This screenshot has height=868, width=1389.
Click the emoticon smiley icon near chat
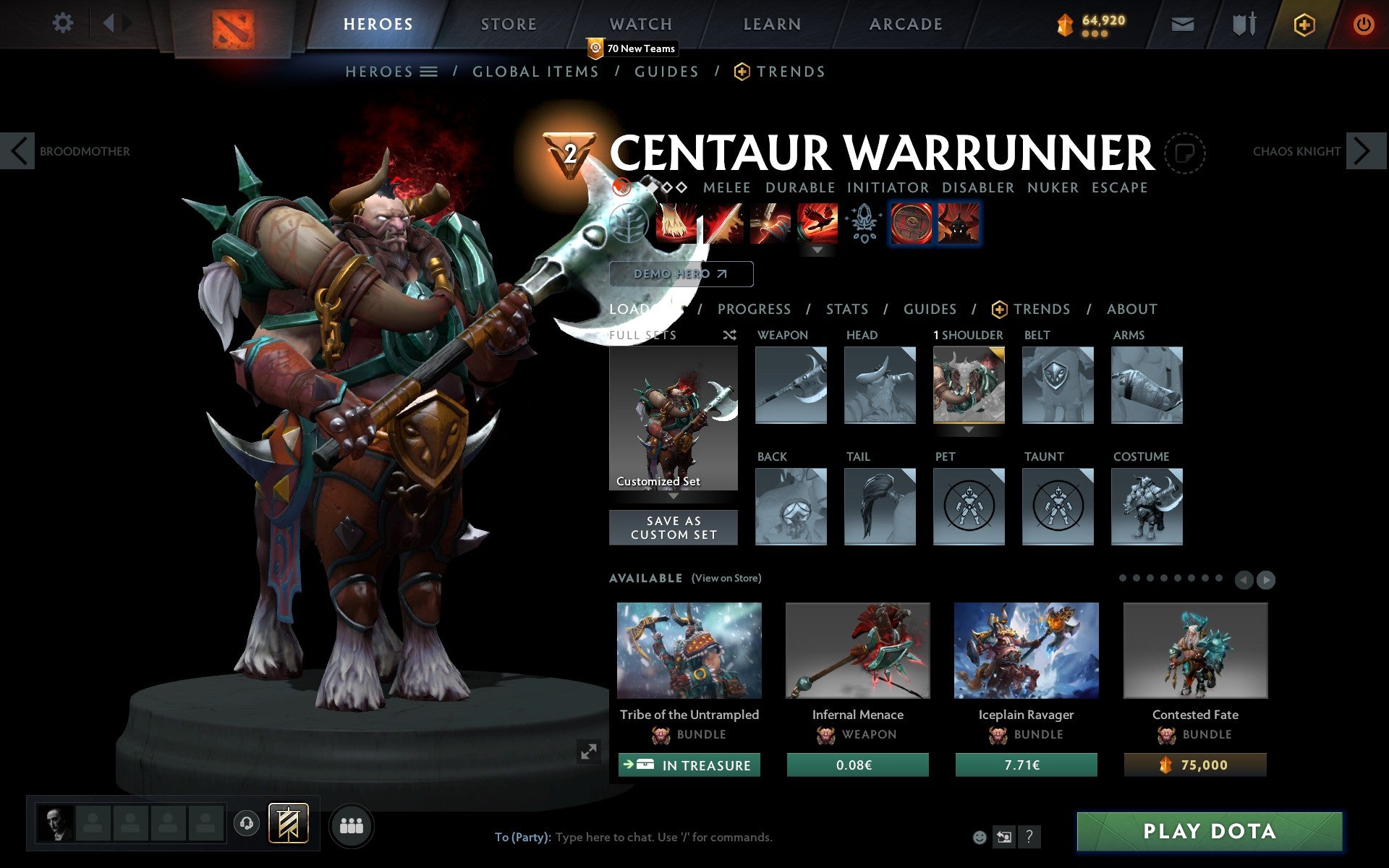click(980, 836)
